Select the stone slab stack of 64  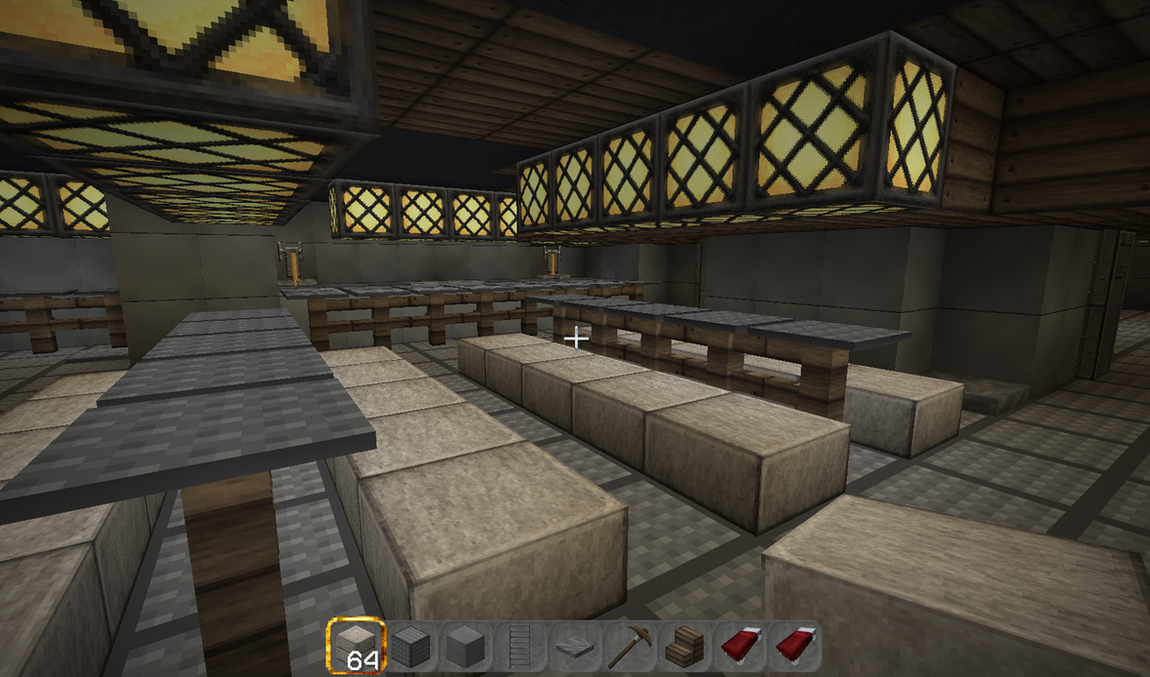356,645
